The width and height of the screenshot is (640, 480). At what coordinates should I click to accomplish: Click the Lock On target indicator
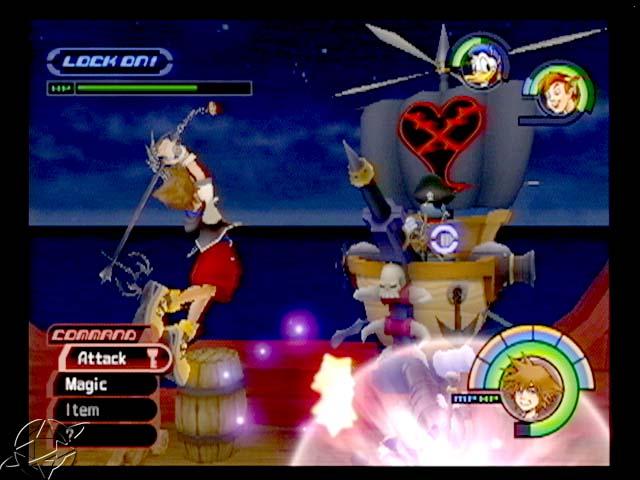click(x=109, y=61)
